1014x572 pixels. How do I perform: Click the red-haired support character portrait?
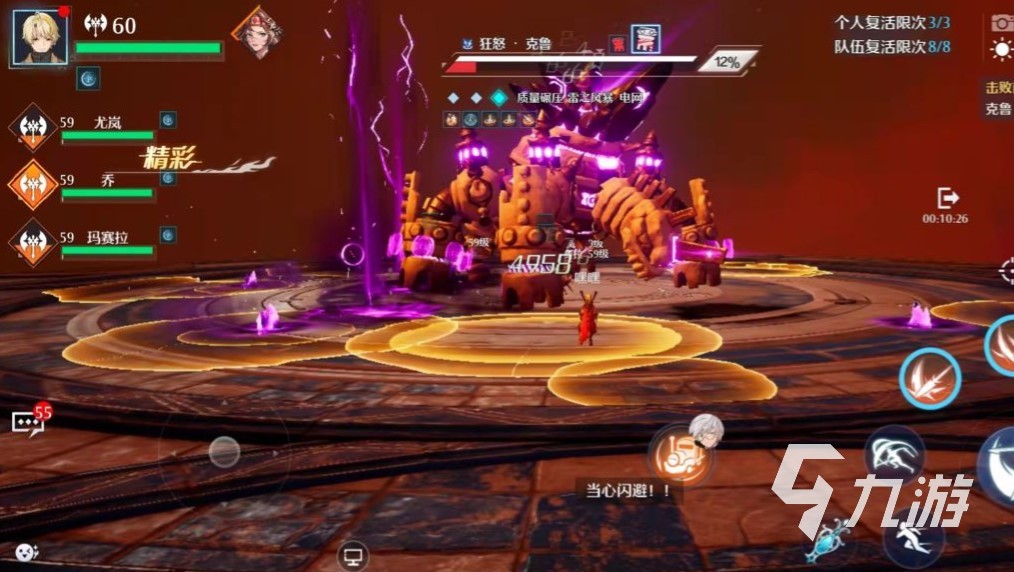pyautogui.click(x=255, y=33)
